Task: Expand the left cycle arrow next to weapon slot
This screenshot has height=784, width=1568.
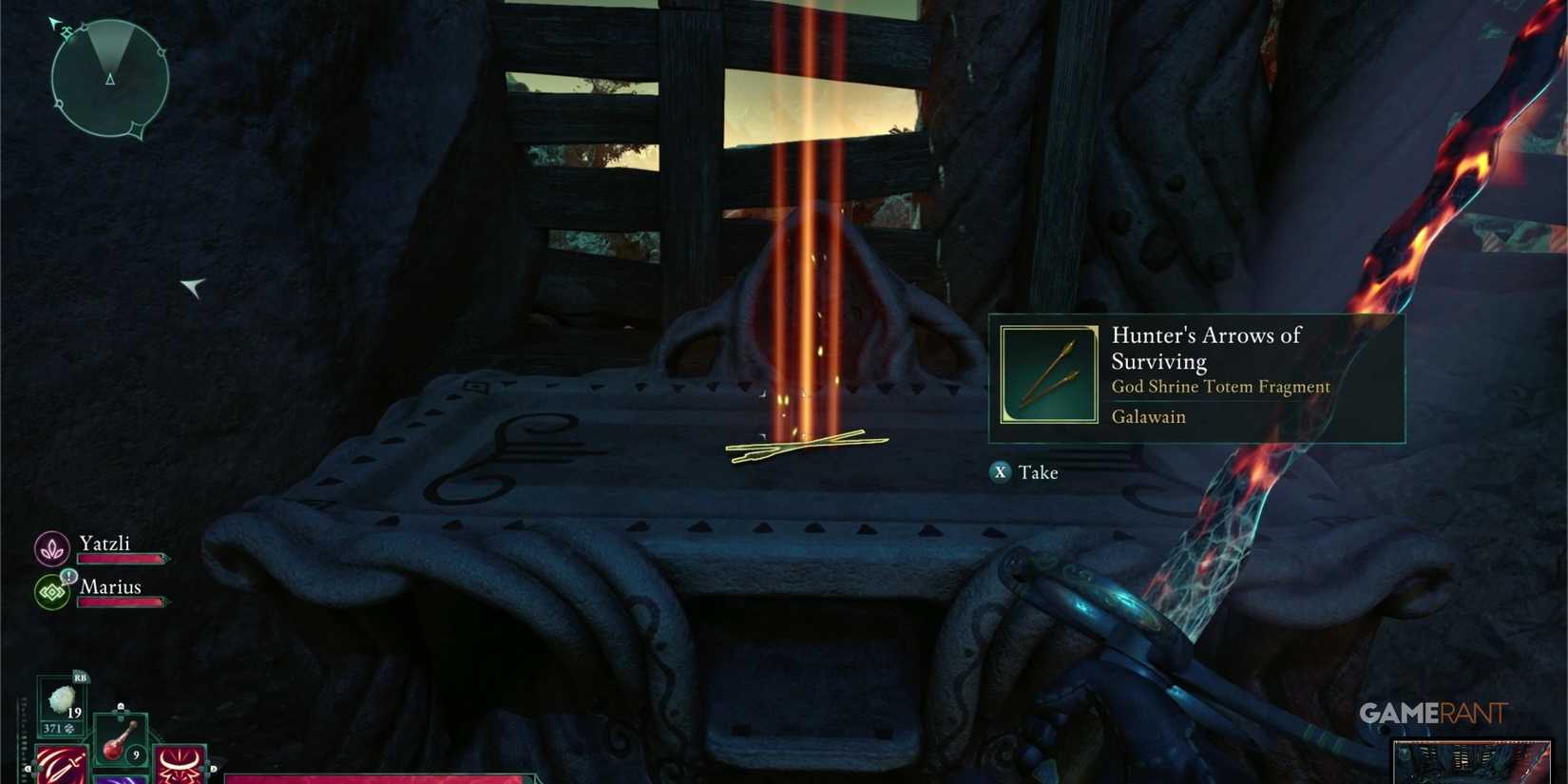Action: tap(29, 769)
